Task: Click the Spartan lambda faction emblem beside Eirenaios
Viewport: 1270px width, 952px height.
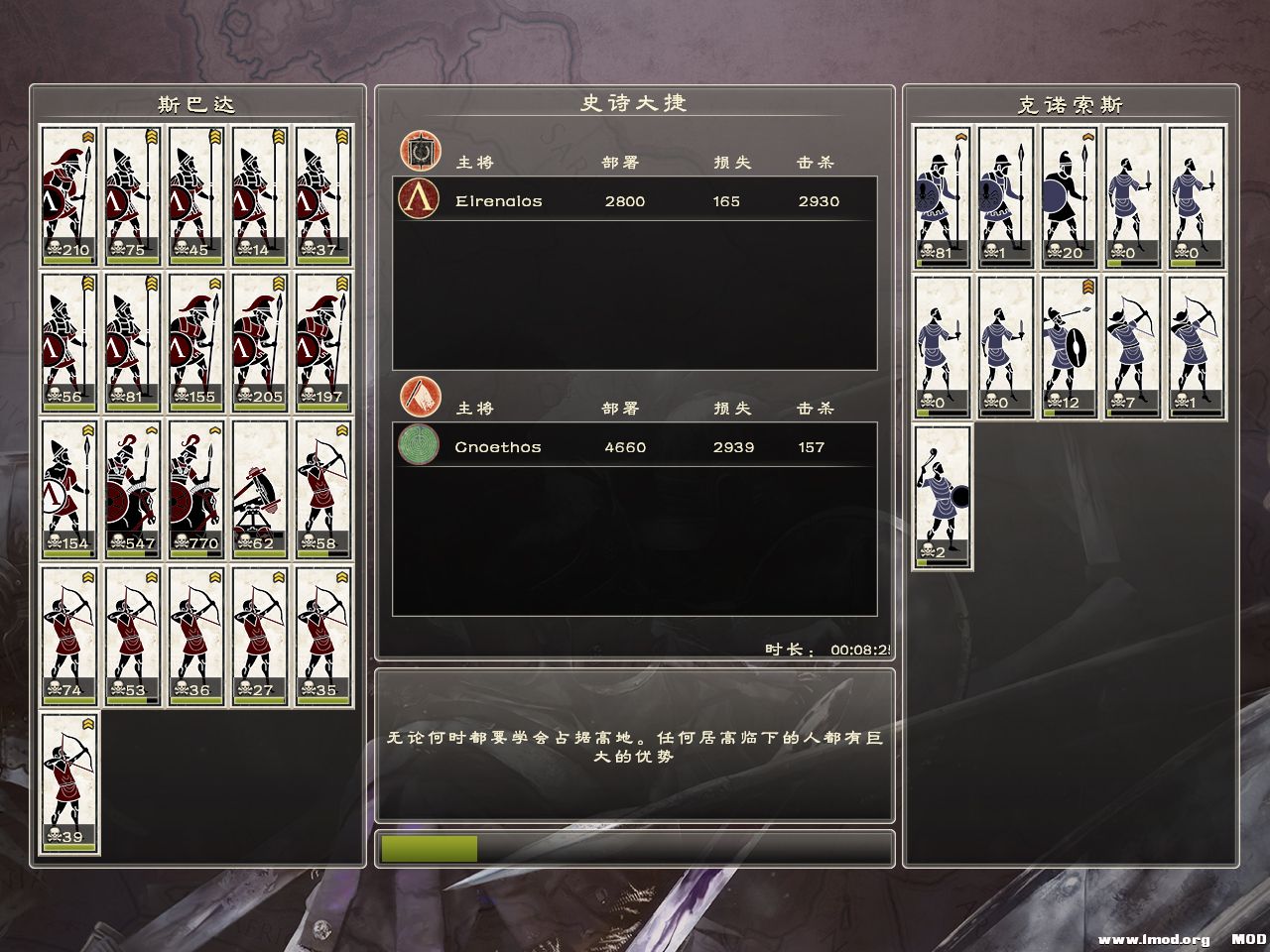Action: pos(420,201)
